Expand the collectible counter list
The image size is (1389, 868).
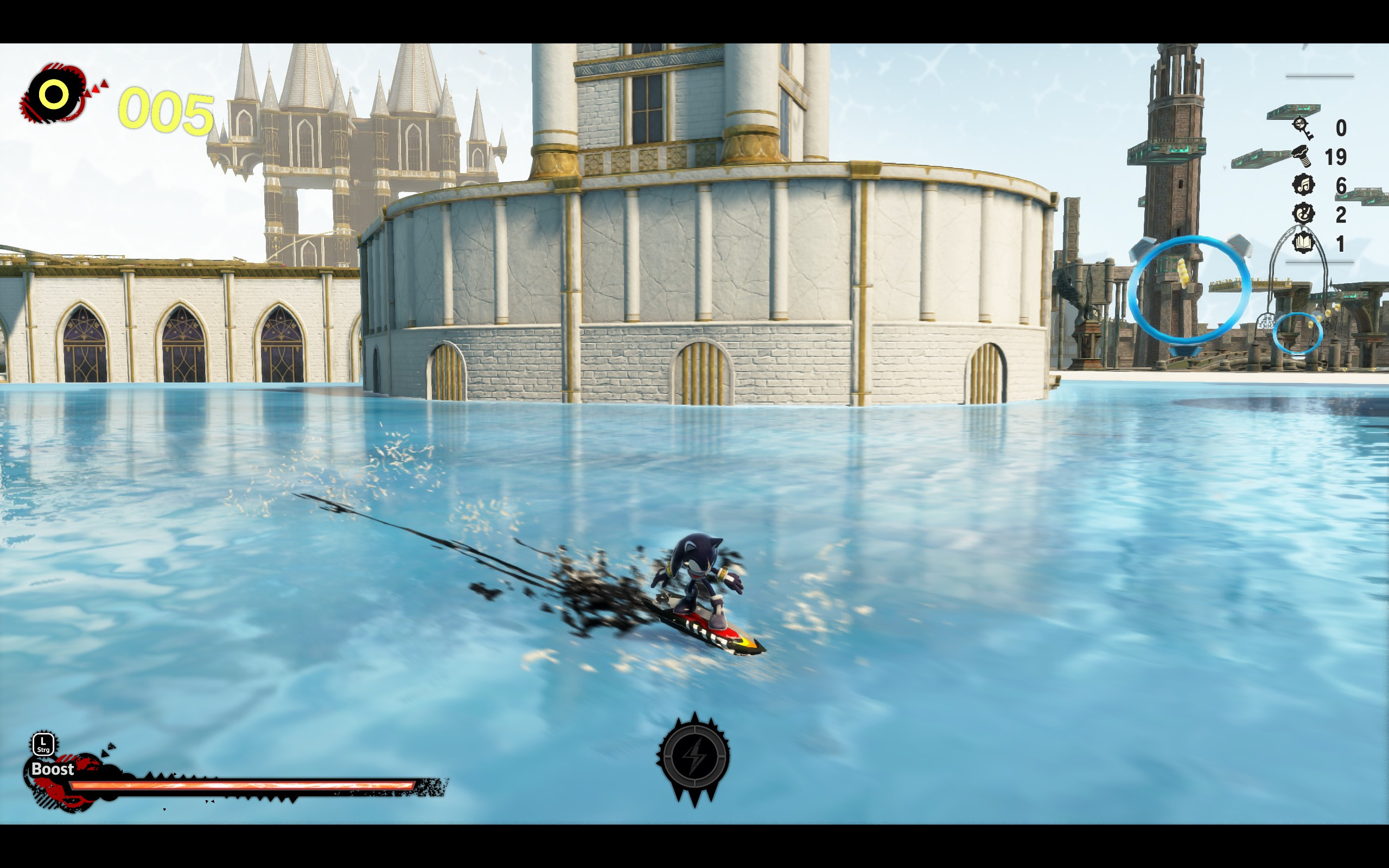(x=1320, y=184)
